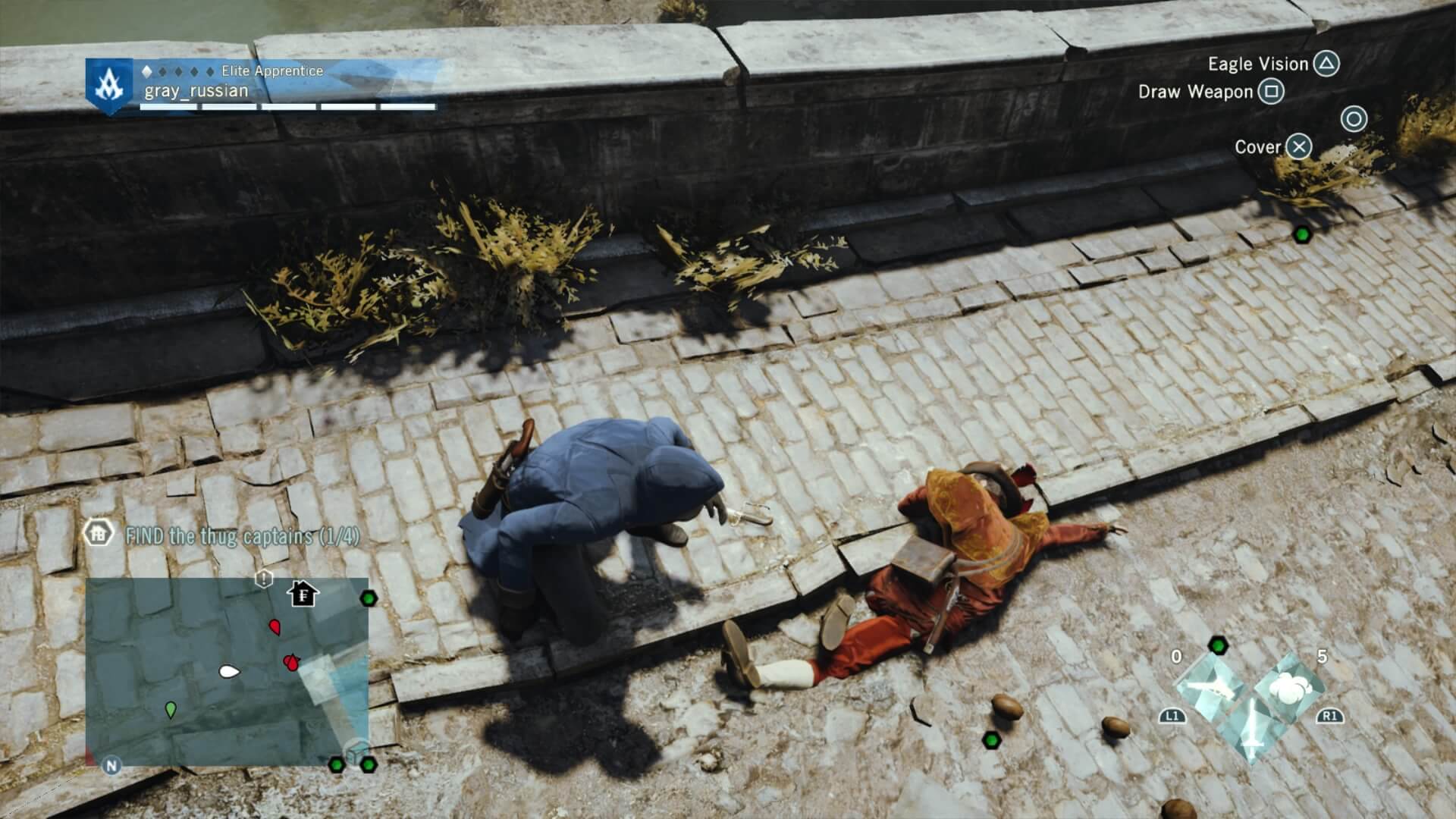Expand the L1 weapon selector
The height and width of the screenshot is (819, 1456).
[1172, 717]
